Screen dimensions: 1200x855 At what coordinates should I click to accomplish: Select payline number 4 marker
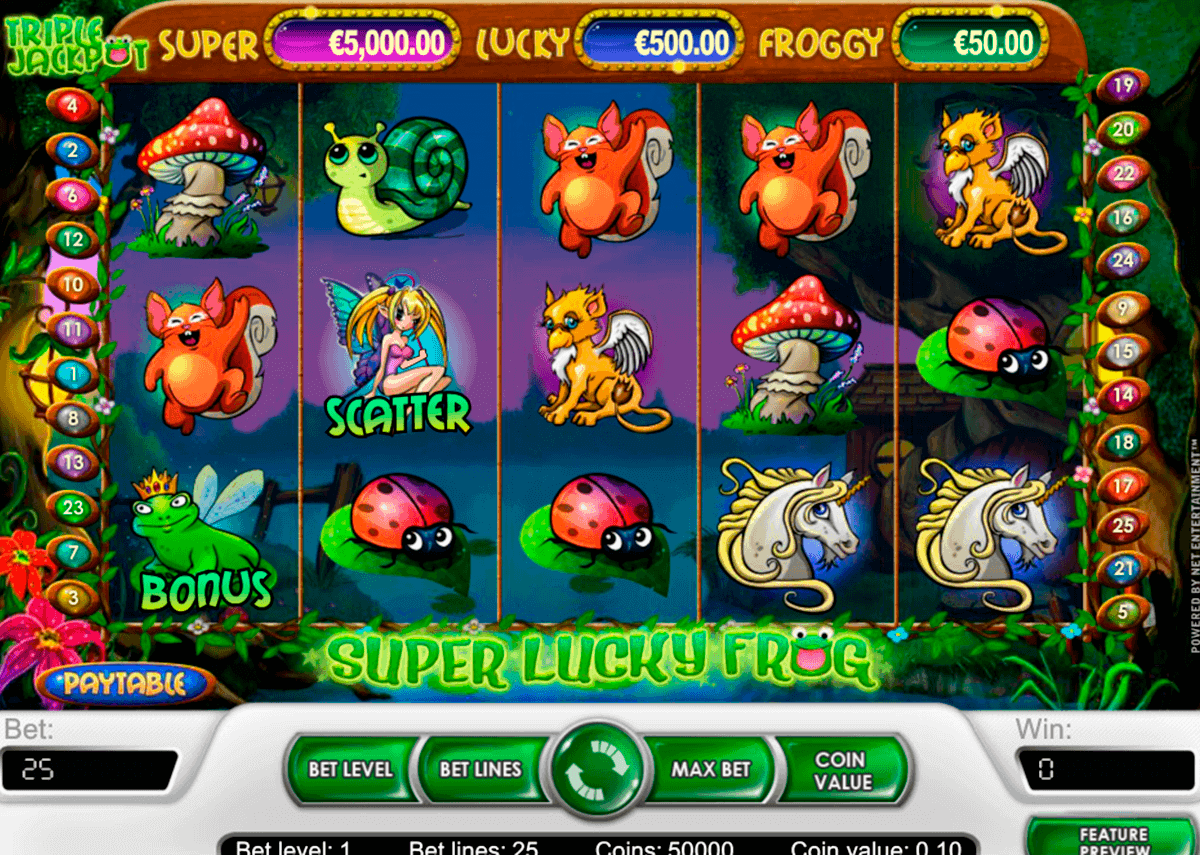[74, 104]
